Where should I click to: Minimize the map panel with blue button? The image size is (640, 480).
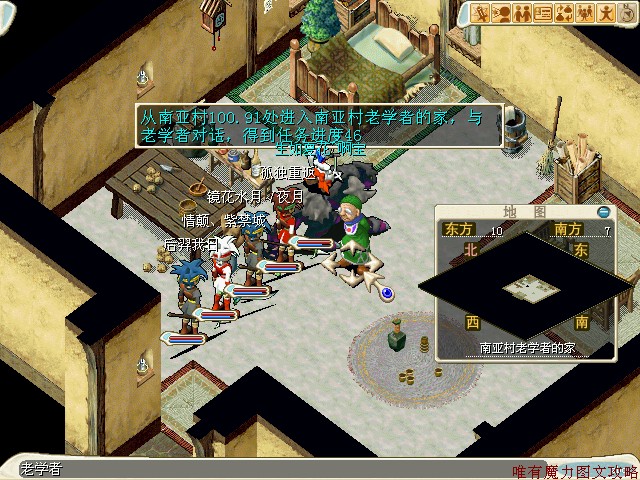[603, 211]
